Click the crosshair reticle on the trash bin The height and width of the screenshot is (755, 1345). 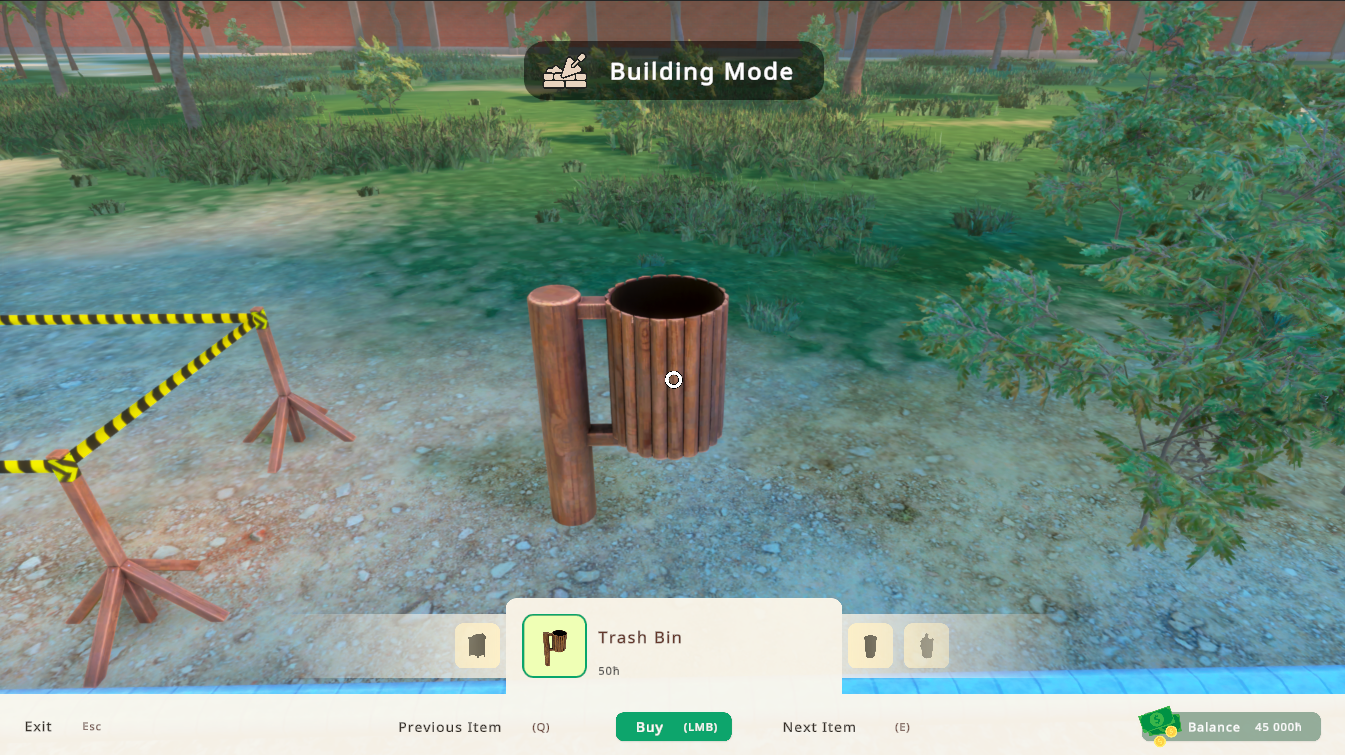[673, 380]
